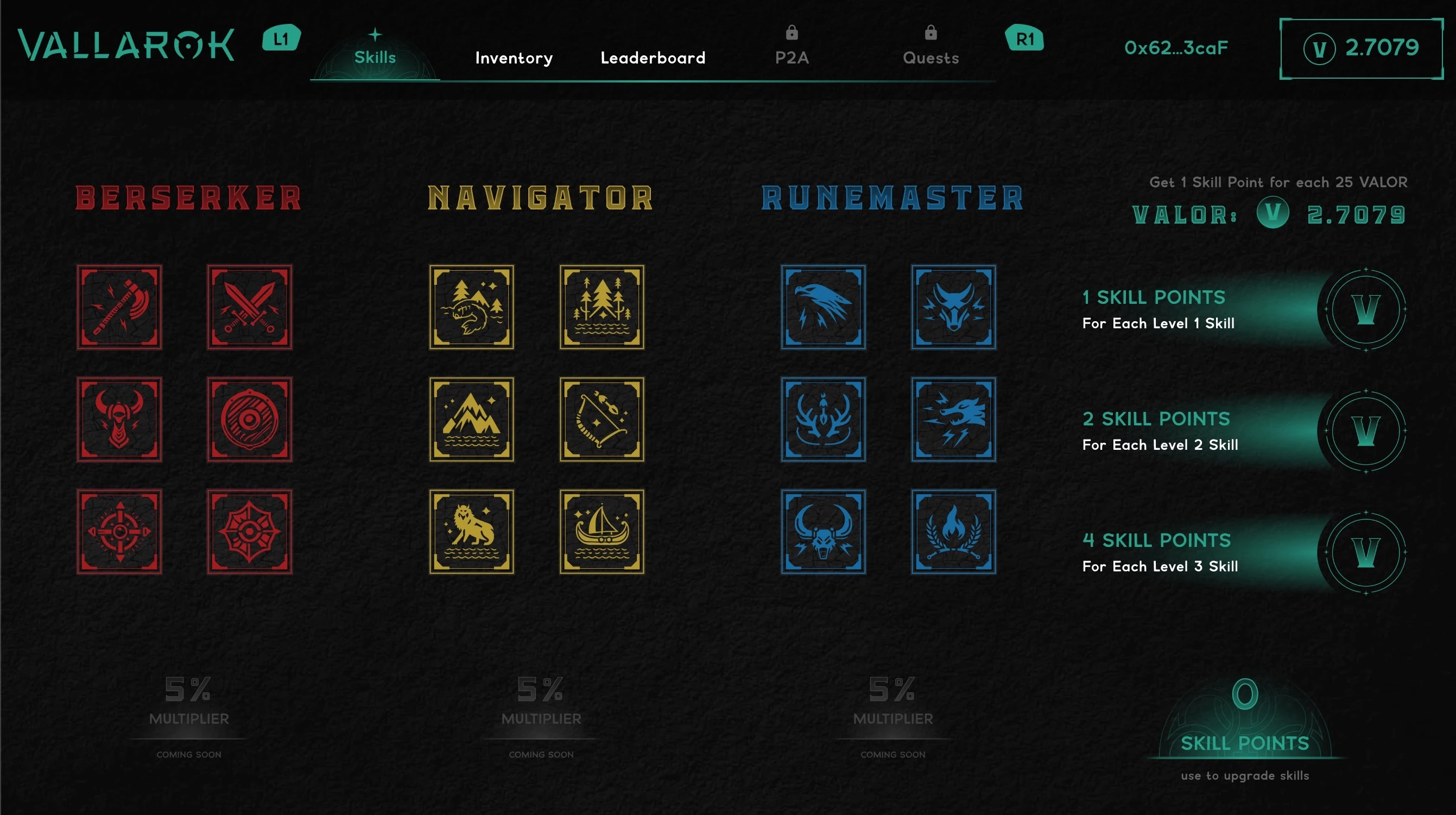Pick the longship Navigator skill
Image resolution: width=1456 pixels, height=815 pixels.
602,531
